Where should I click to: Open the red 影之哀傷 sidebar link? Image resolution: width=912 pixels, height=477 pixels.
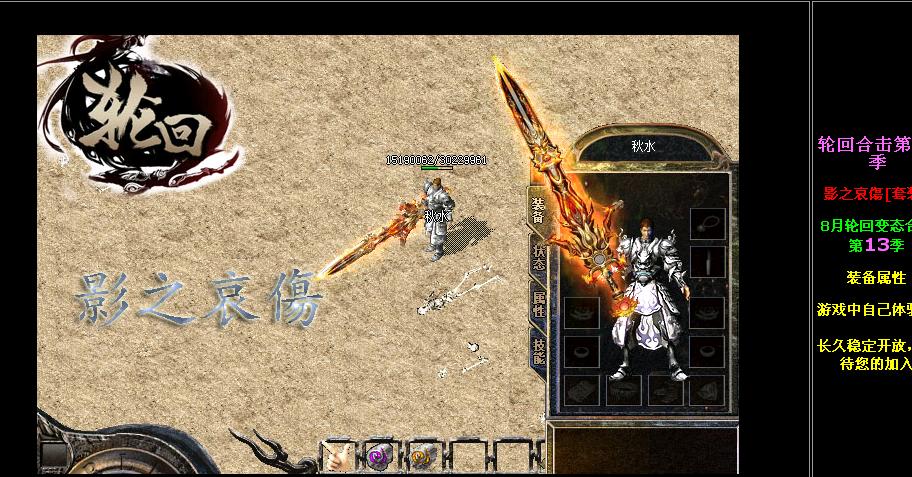pos(866,193)
